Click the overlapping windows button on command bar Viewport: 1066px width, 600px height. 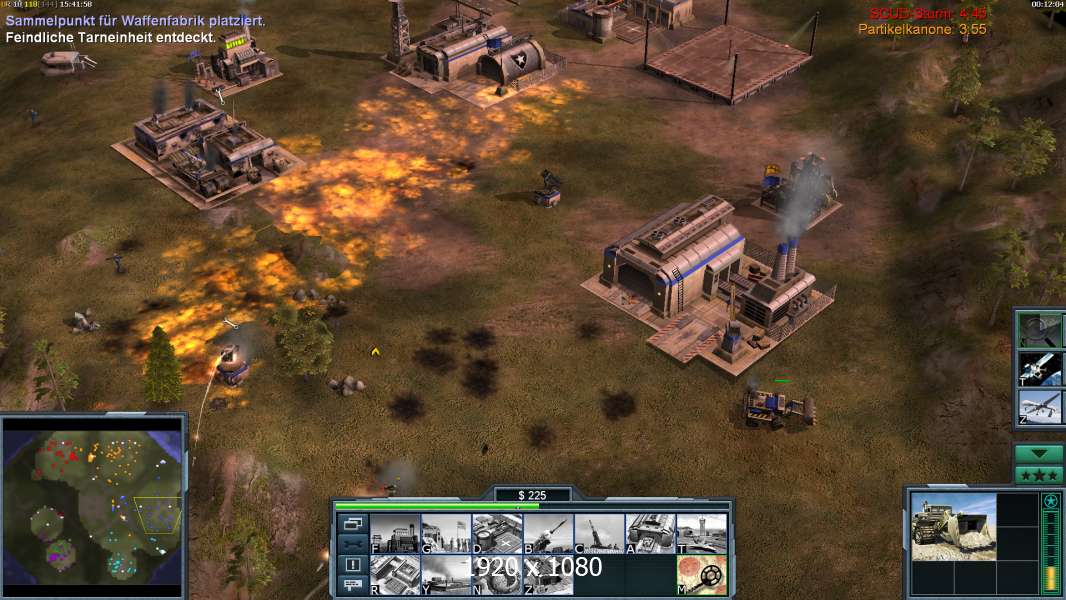click(x=352, y=523)
